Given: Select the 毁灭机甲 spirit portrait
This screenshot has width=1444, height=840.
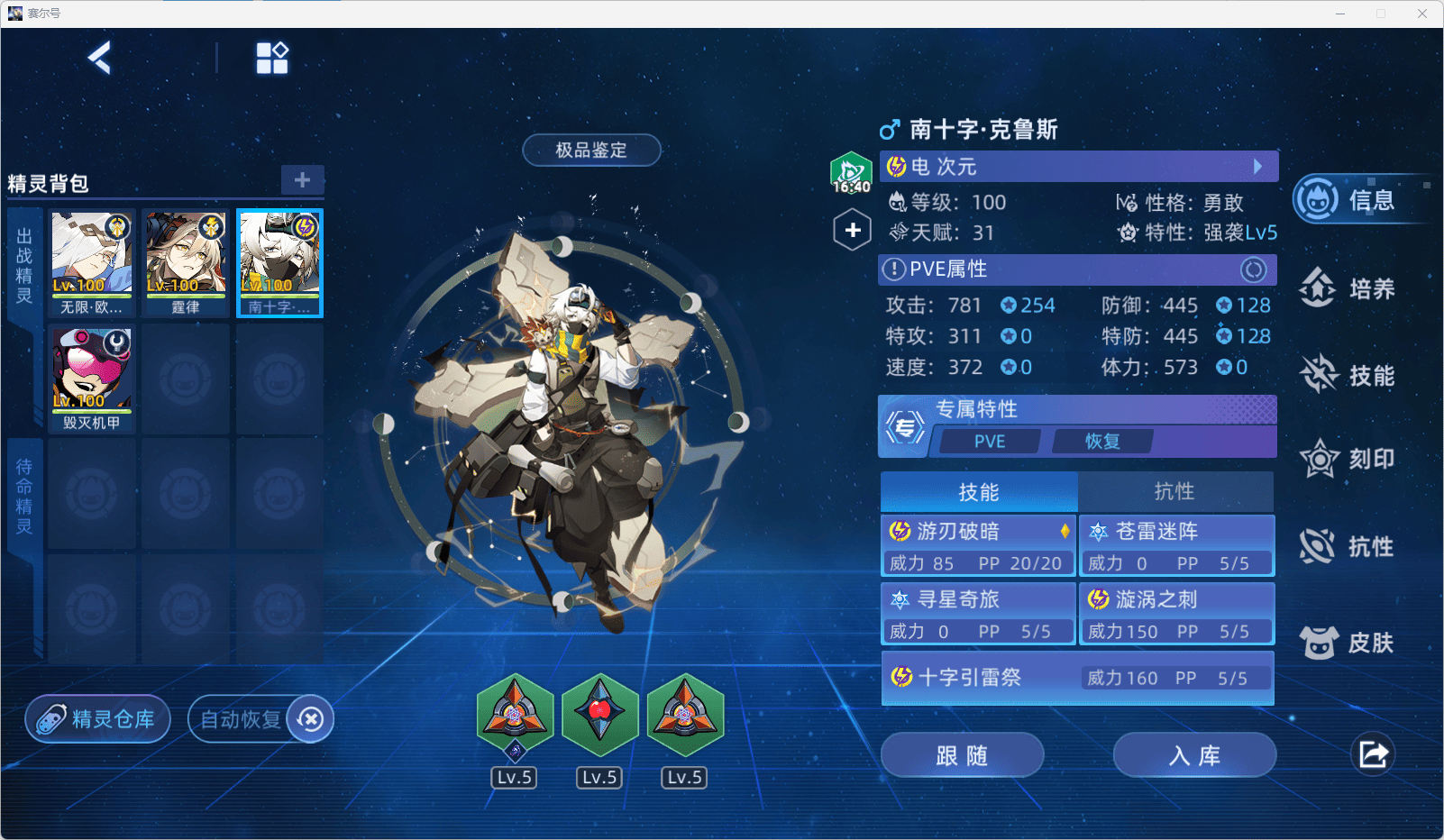Looking at the screenshot, I should click(92, 378).
